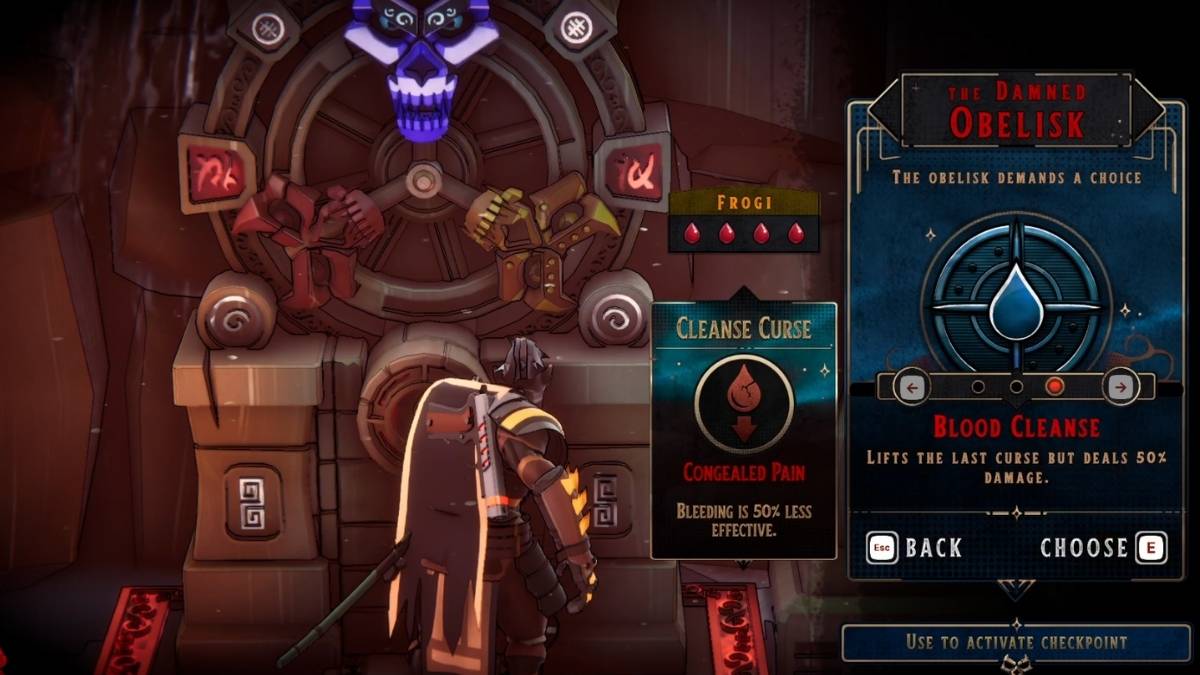Select the middle choice indicator dot

1016,386
